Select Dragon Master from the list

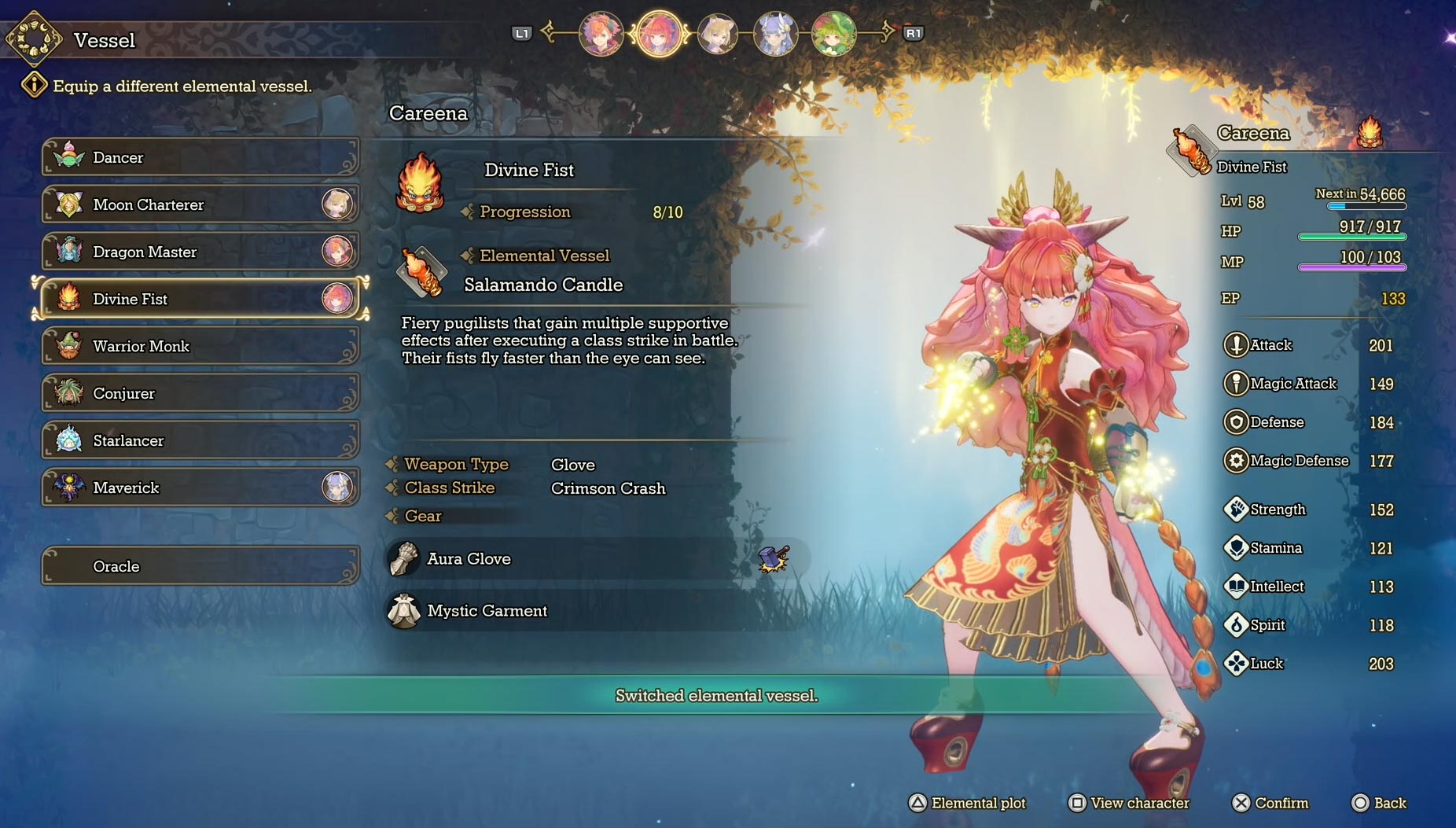click(x=200, y=252)
